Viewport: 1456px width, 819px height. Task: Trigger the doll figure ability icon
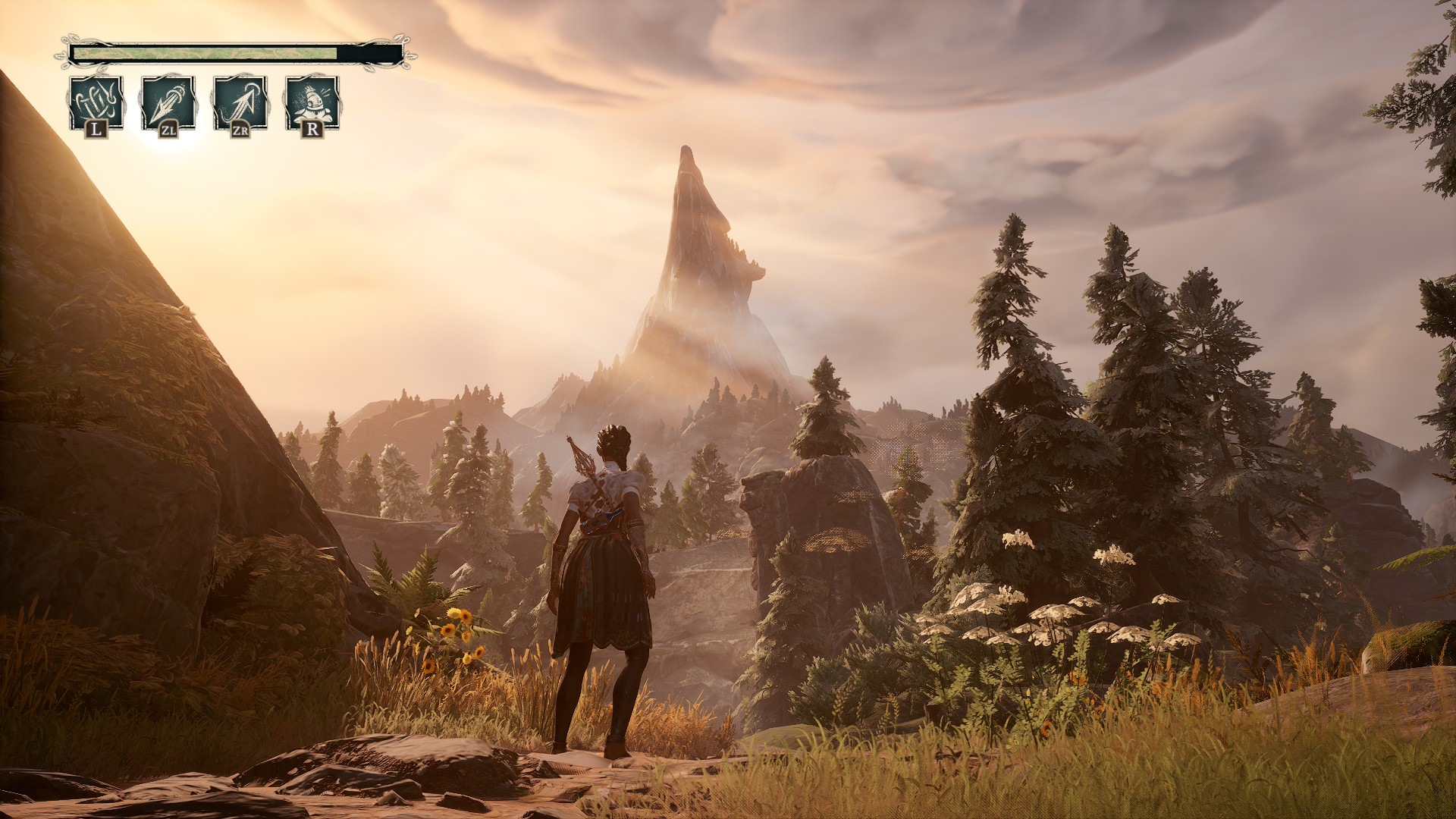tap(312, 102)
